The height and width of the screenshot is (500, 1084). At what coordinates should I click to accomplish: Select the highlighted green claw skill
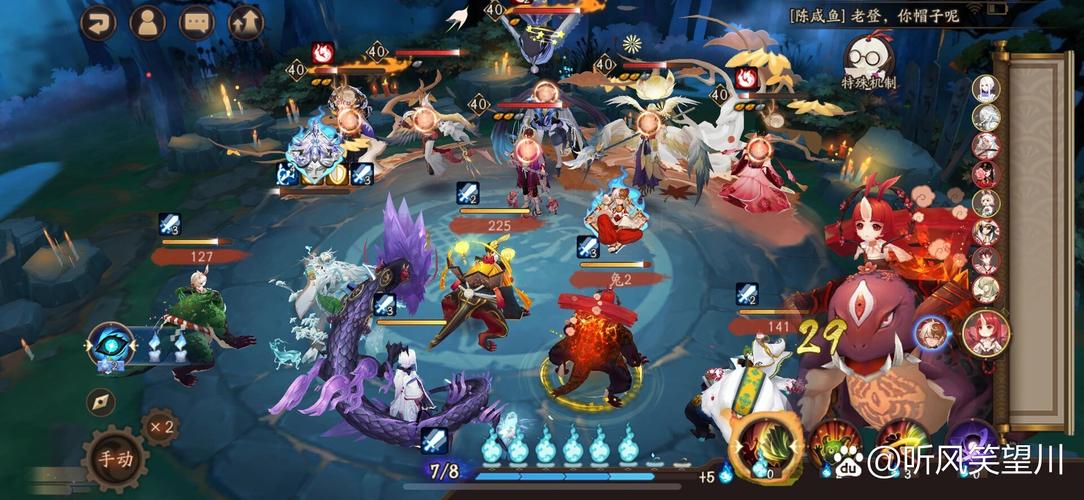click(x=766, y=447)
